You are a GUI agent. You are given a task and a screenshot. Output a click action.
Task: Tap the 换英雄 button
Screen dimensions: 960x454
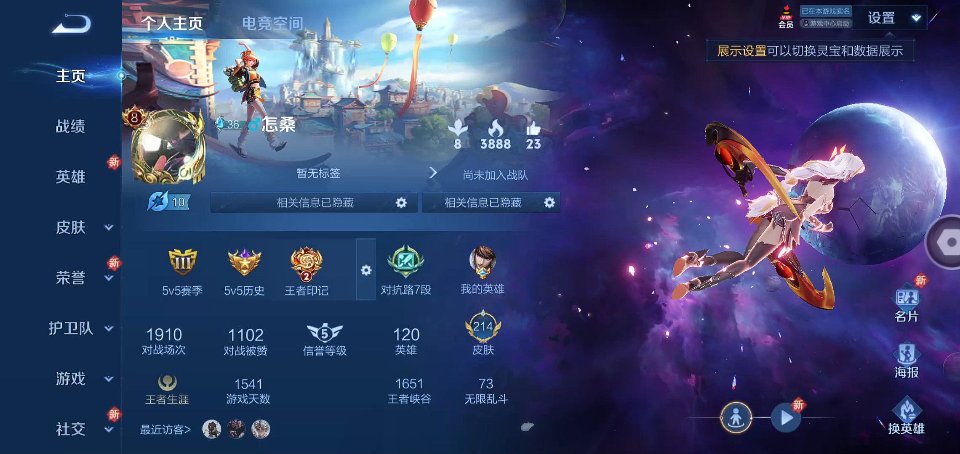tap(907, 415)
